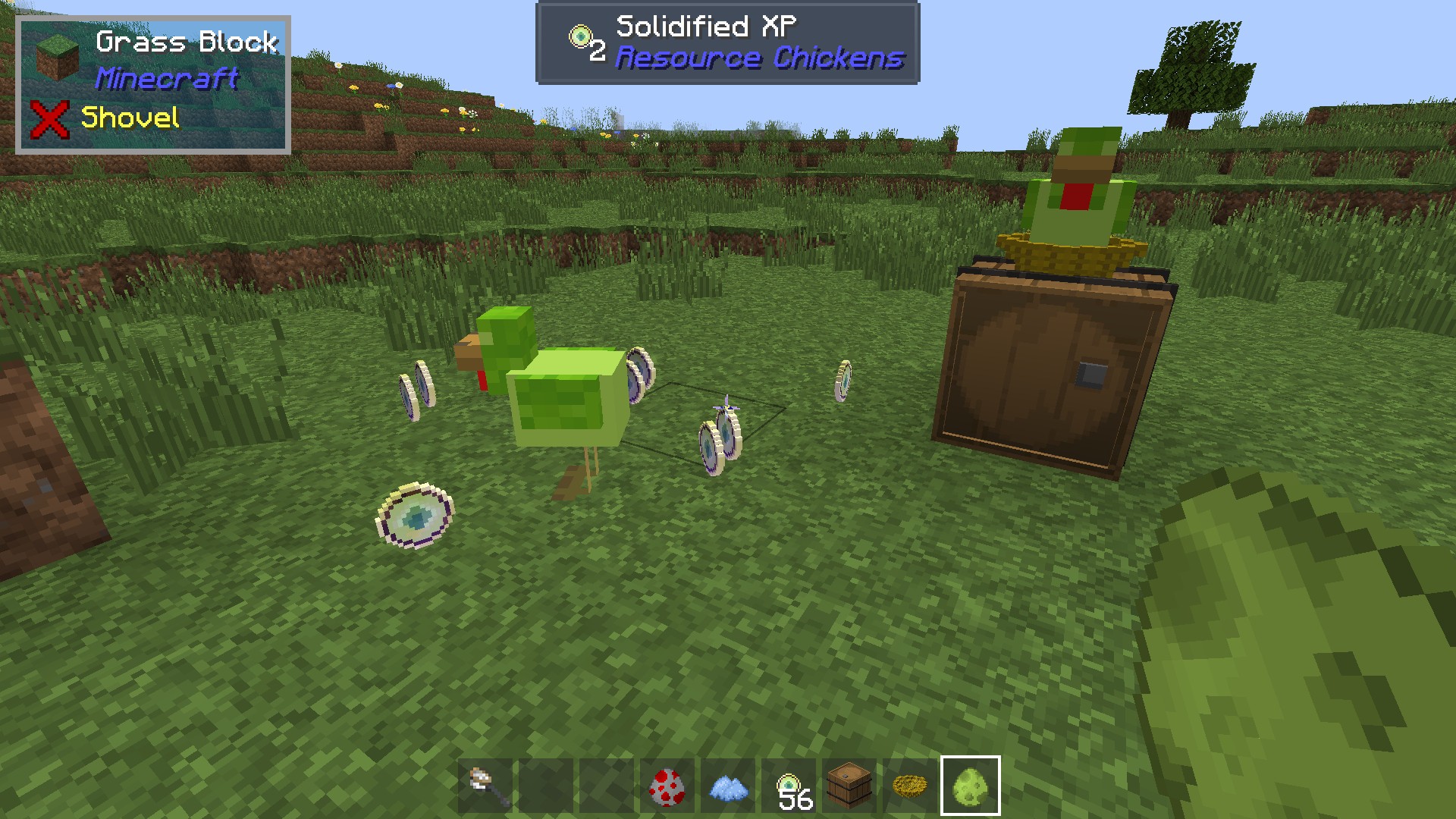Click the green chicken egg slot
This screenshot has width=1456, height=819.
971,786
